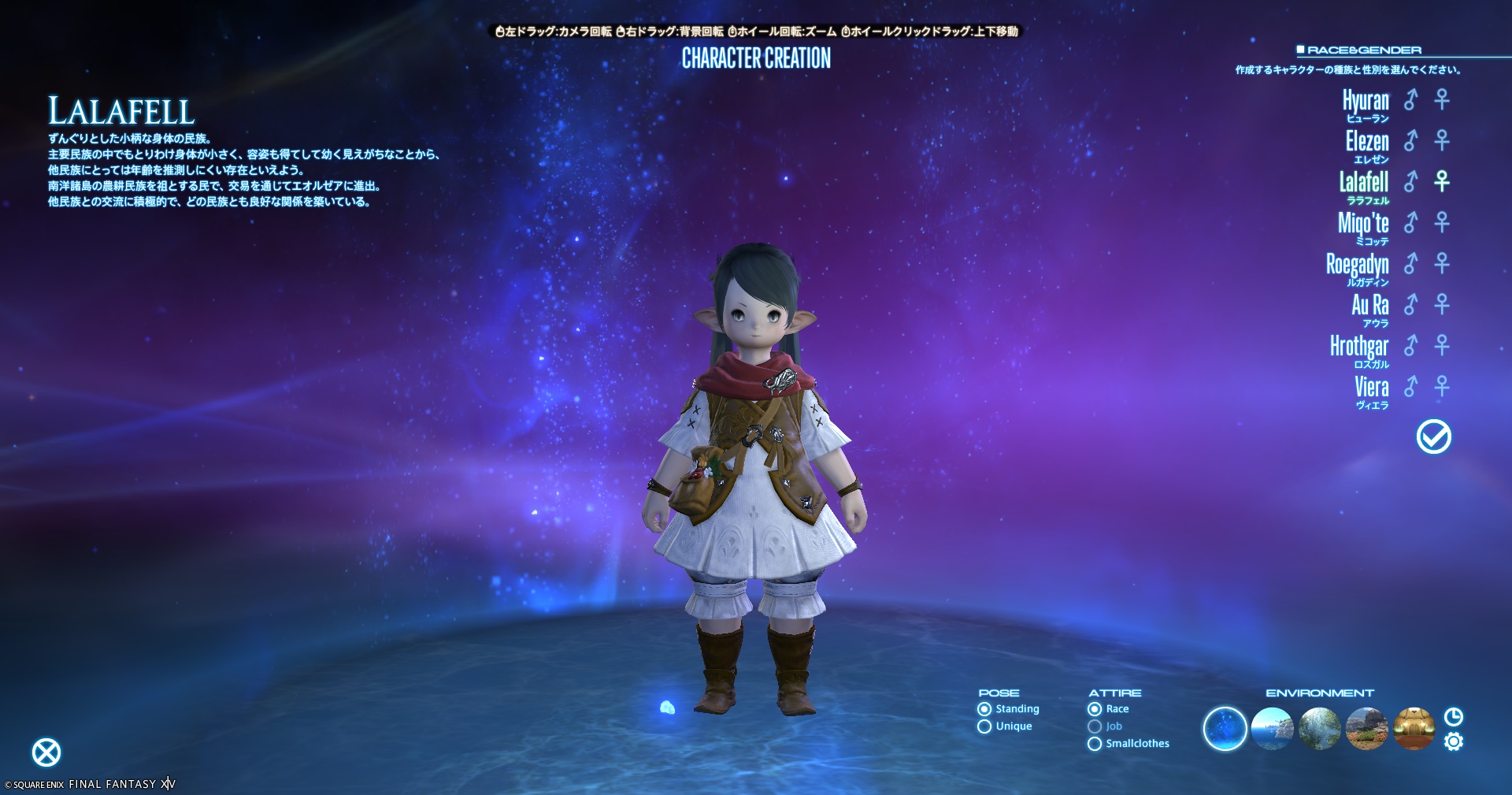Confirm race selection with the checkmark button
1512x795 pixels.
(1433, 437)
